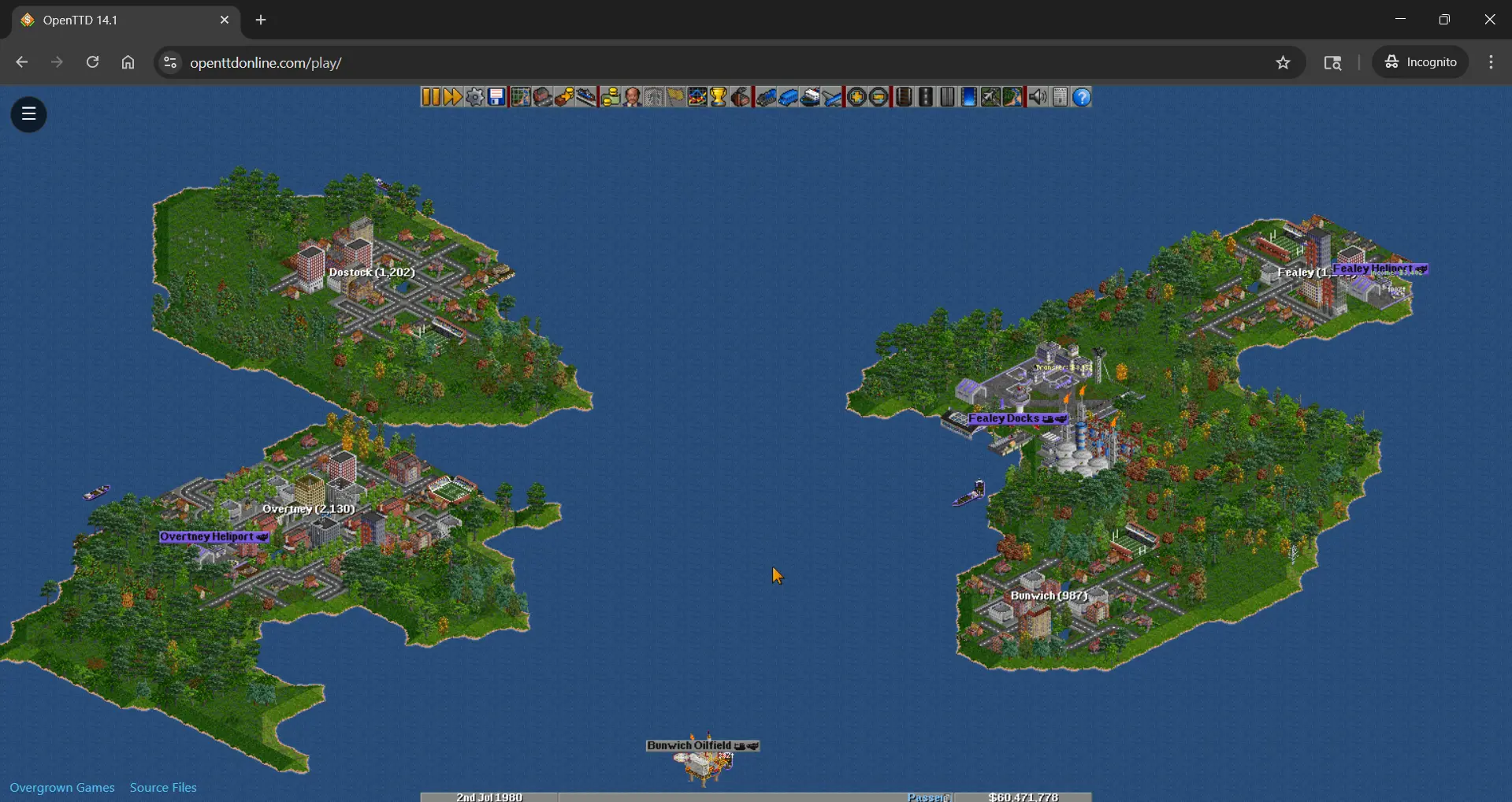Open the graphs window icon
Image resolution: width=1512 pixels, height=802 pixels.
click(697, 96)
